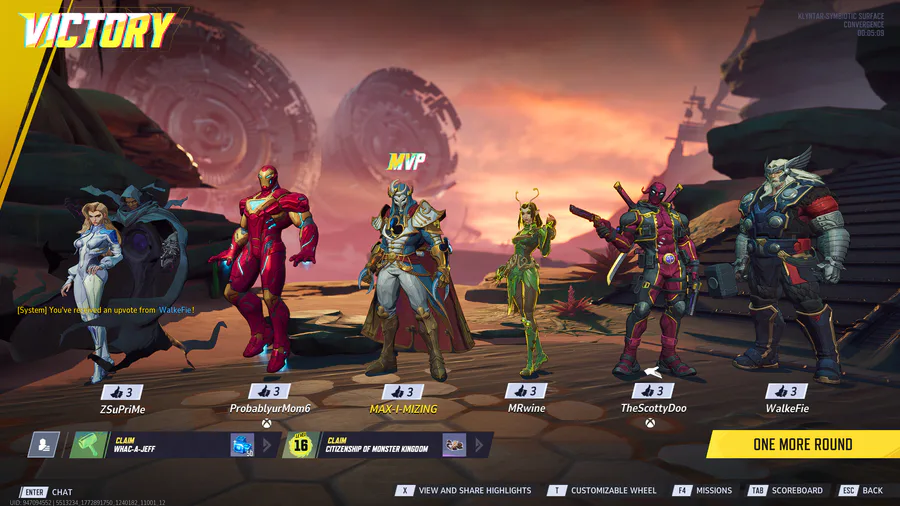Upvote player ZSuPriMe
Image resolution: width=900 pixels, height=506 pixels.
point(122,392)
